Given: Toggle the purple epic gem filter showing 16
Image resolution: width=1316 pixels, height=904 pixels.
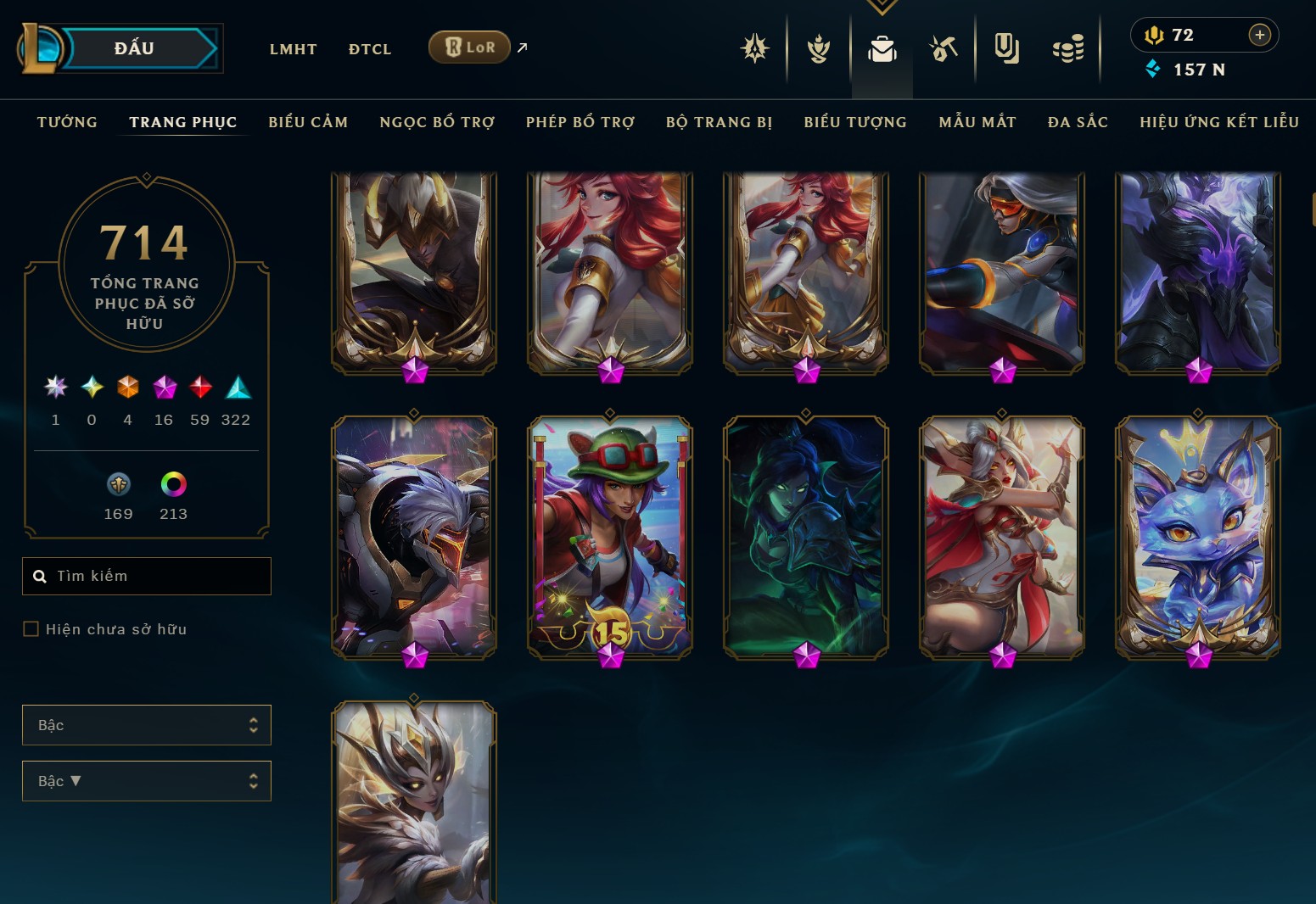Looking at the screenshot, I should (x=164, y=388).
